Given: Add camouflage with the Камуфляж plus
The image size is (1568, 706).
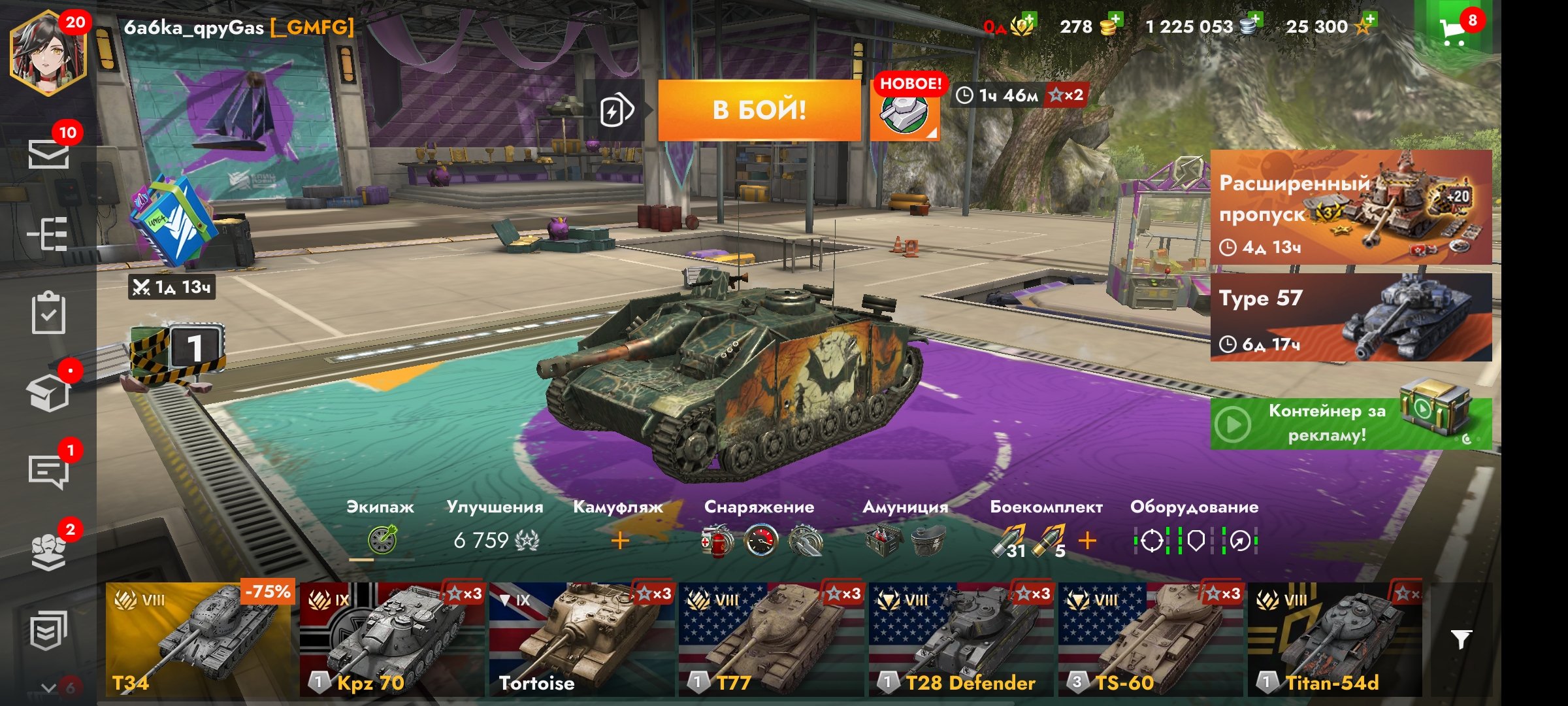Looking at the screenshot, I should (619, 541).
